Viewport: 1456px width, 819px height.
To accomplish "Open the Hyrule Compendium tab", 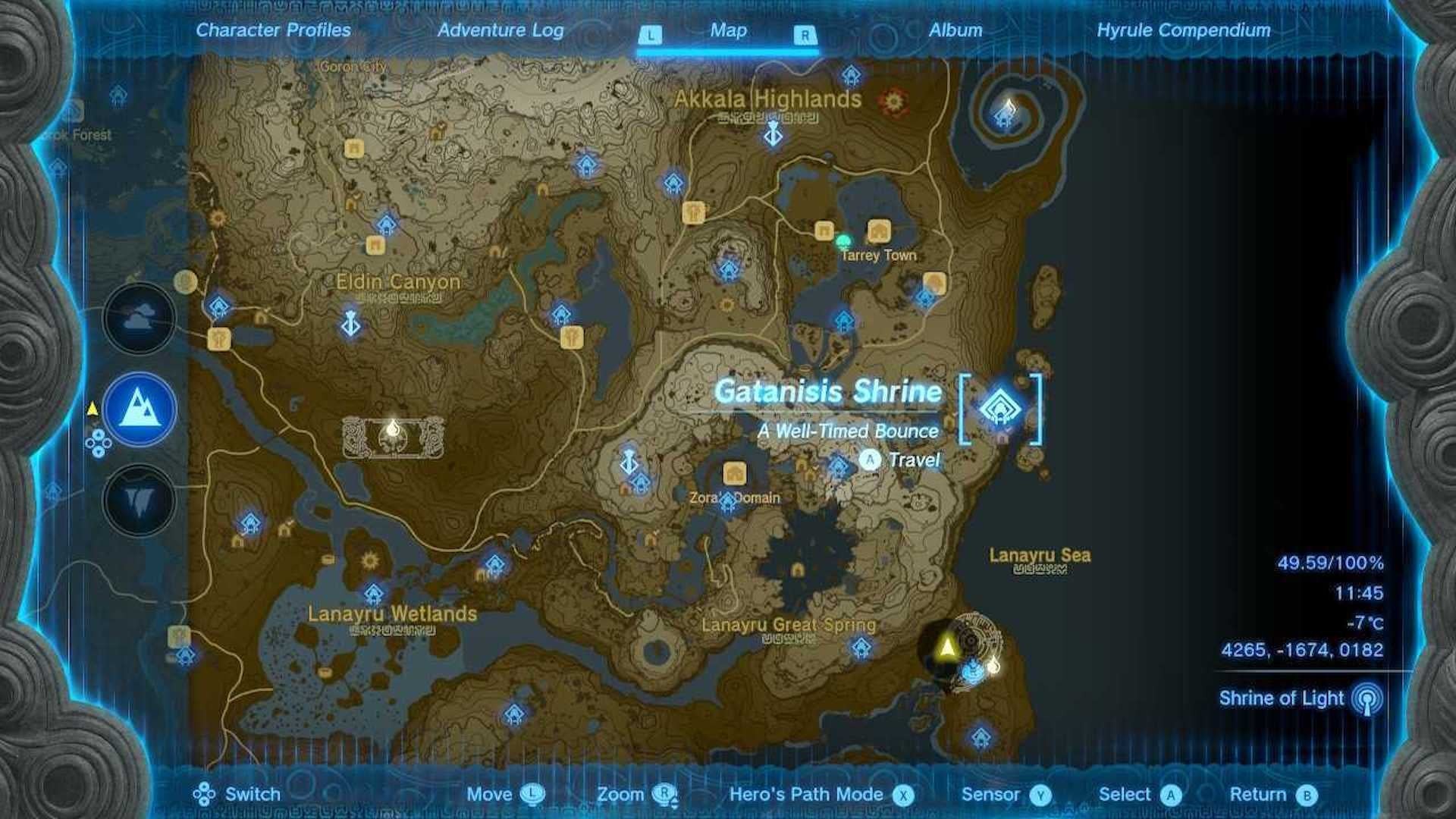I will pos(1185,31).
